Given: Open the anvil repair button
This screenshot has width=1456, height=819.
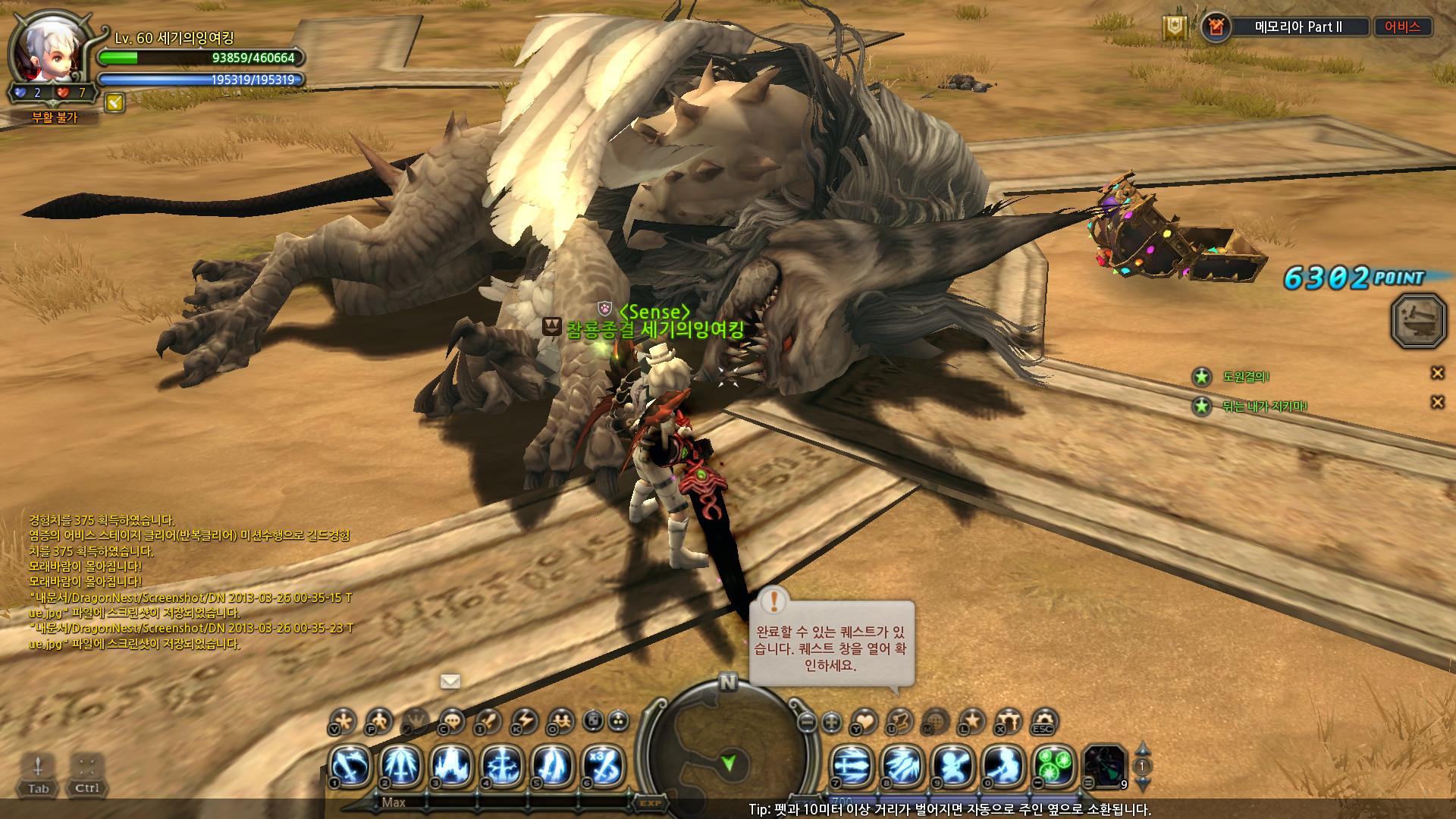Looking at the screenshot, I should coord(1419,322).
